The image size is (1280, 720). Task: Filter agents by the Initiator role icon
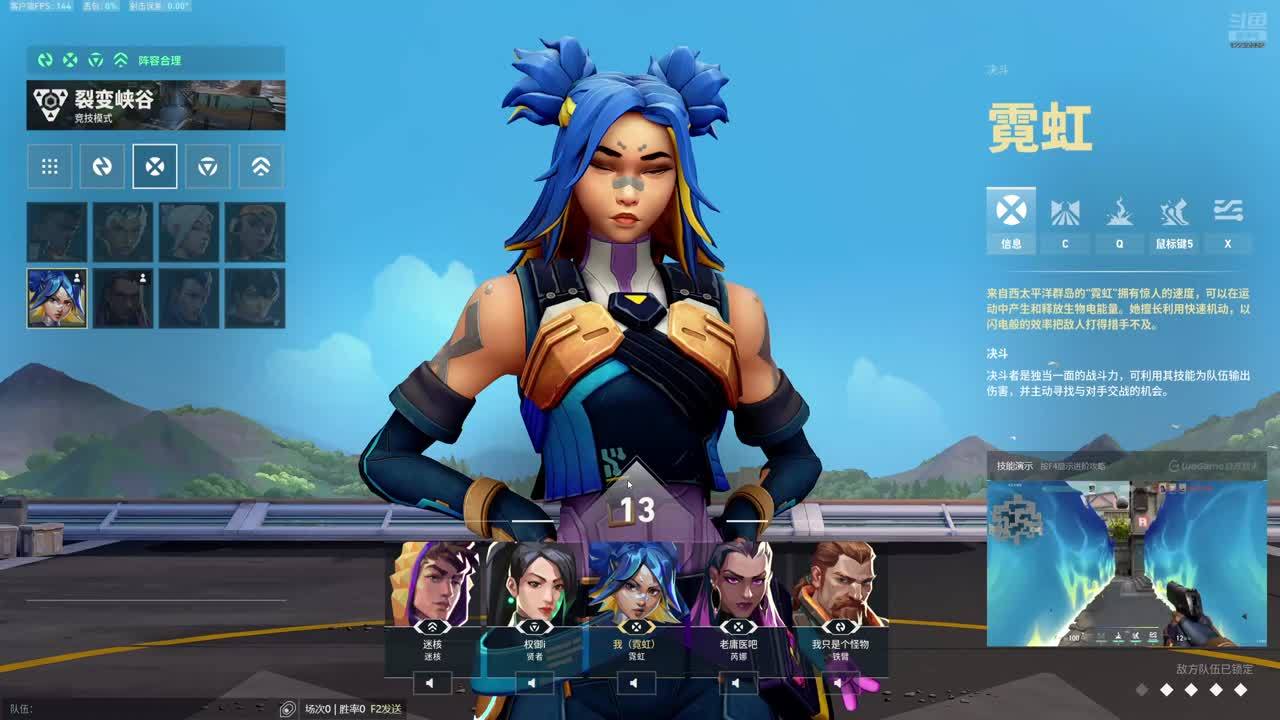[x=102, y=167]
